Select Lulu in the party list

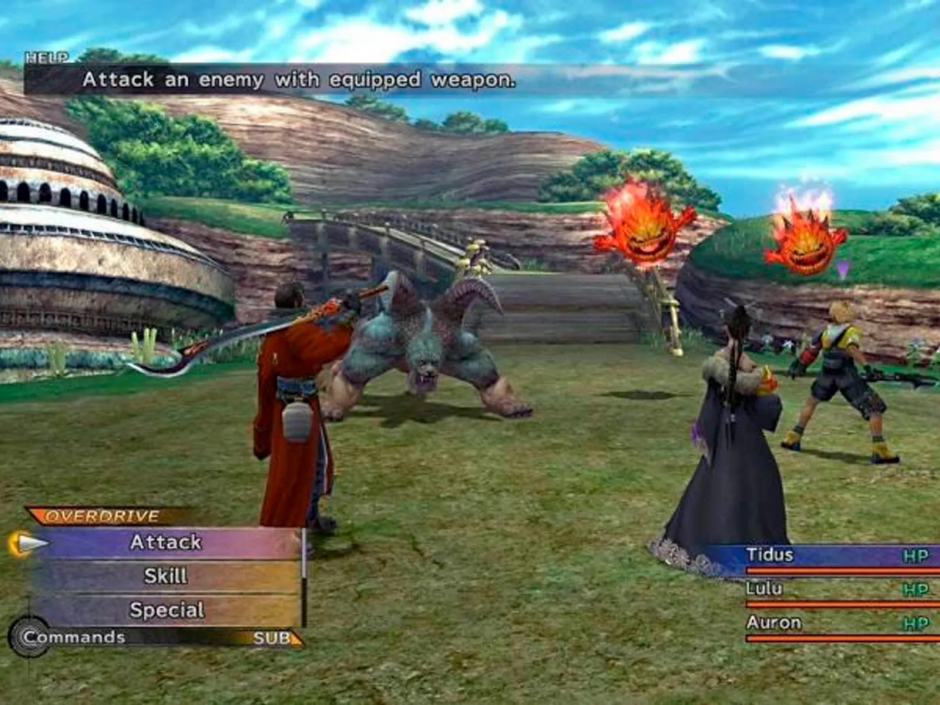point(765,589)
